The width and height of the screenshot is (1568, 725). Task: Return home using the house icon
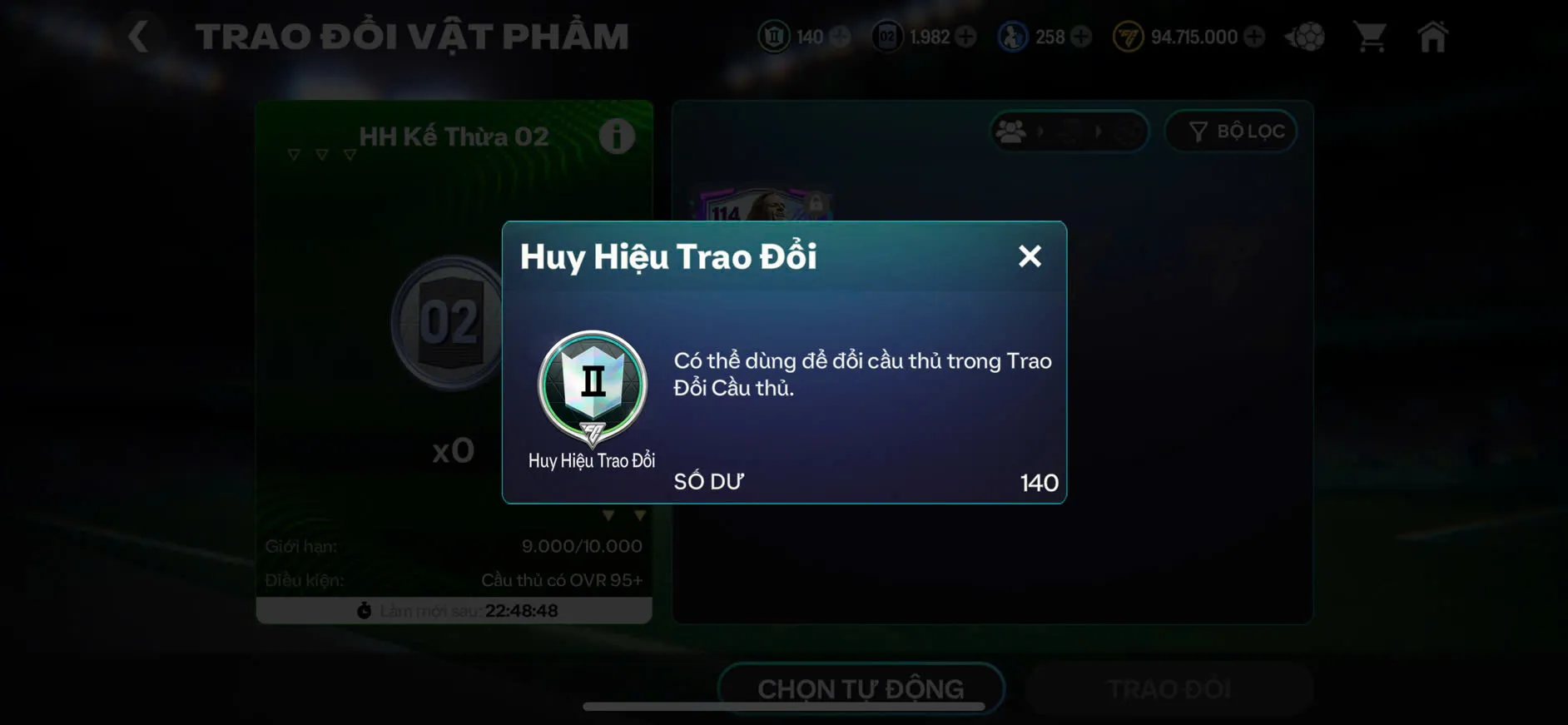pos(1433,36)
